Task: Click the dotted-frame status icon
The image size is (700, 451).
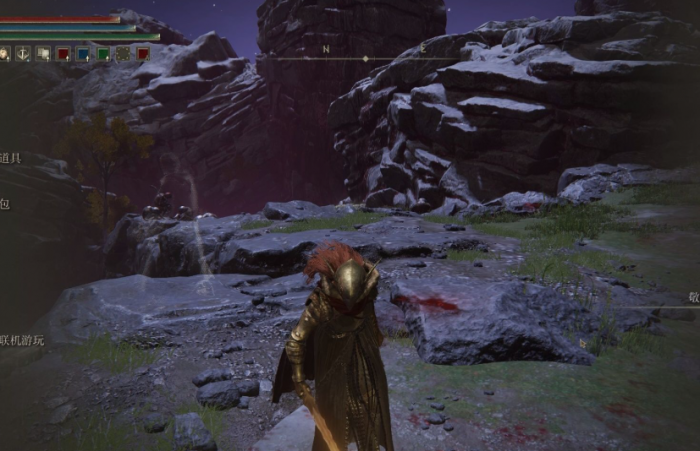Action: [x=123, y=54]
